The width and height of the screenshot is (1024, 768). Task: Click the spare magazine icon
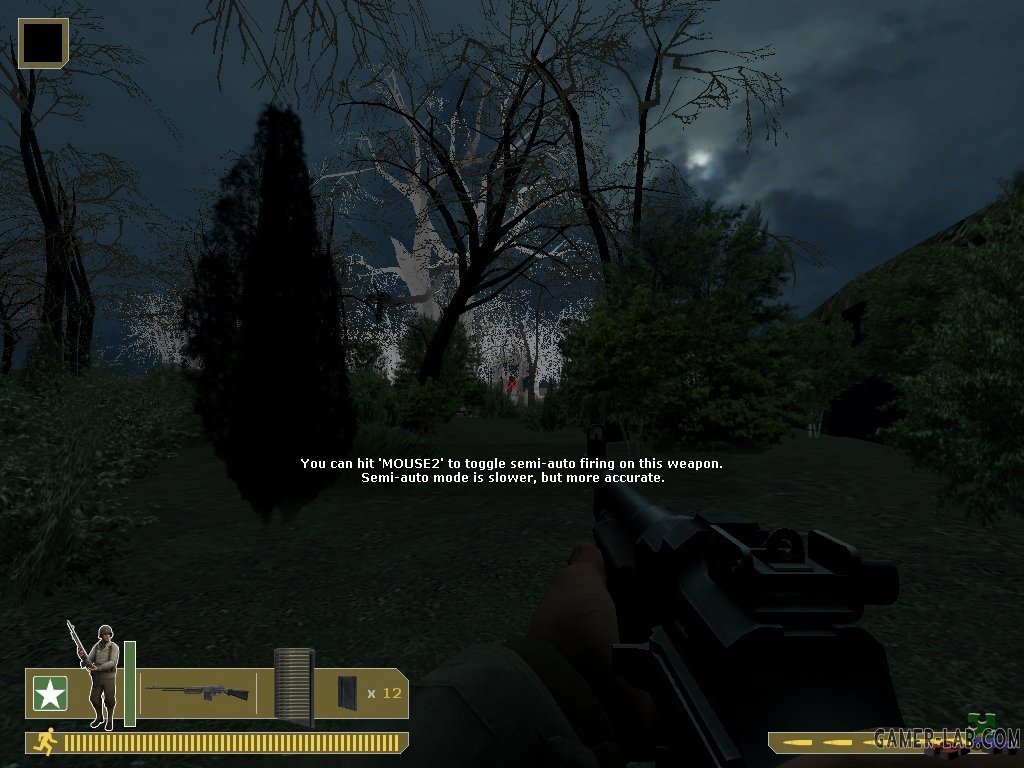coord(346,692)
